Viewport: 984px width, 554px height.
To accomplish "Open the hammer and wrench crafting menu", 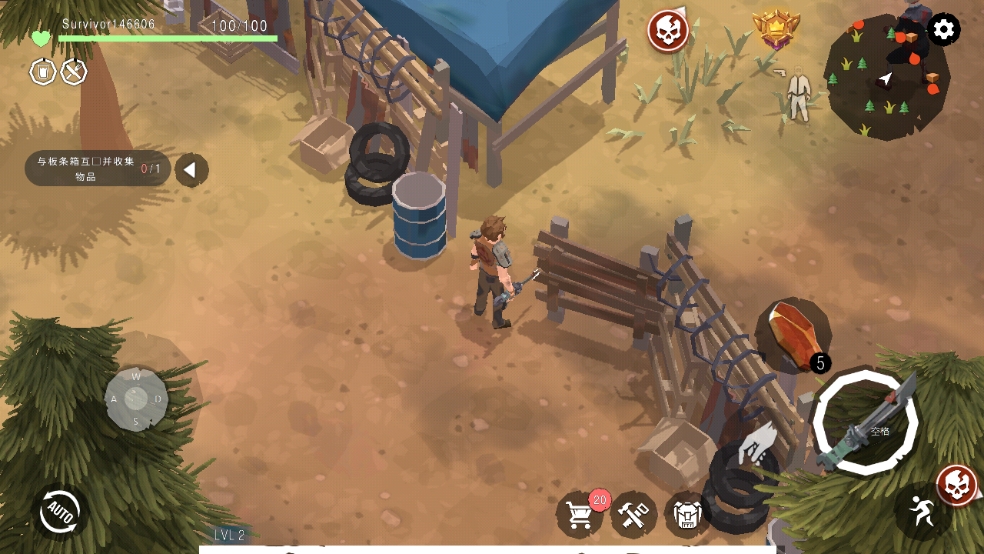I will point(634,514).
